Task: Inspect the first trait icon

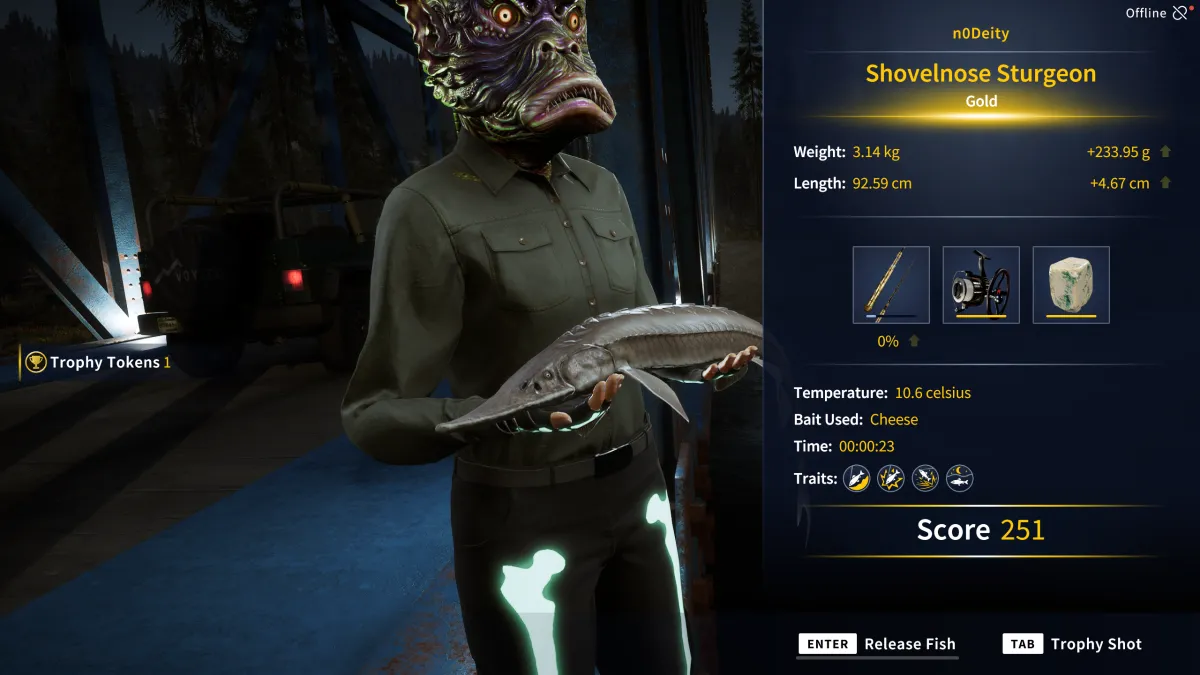Action: (856, 479)
